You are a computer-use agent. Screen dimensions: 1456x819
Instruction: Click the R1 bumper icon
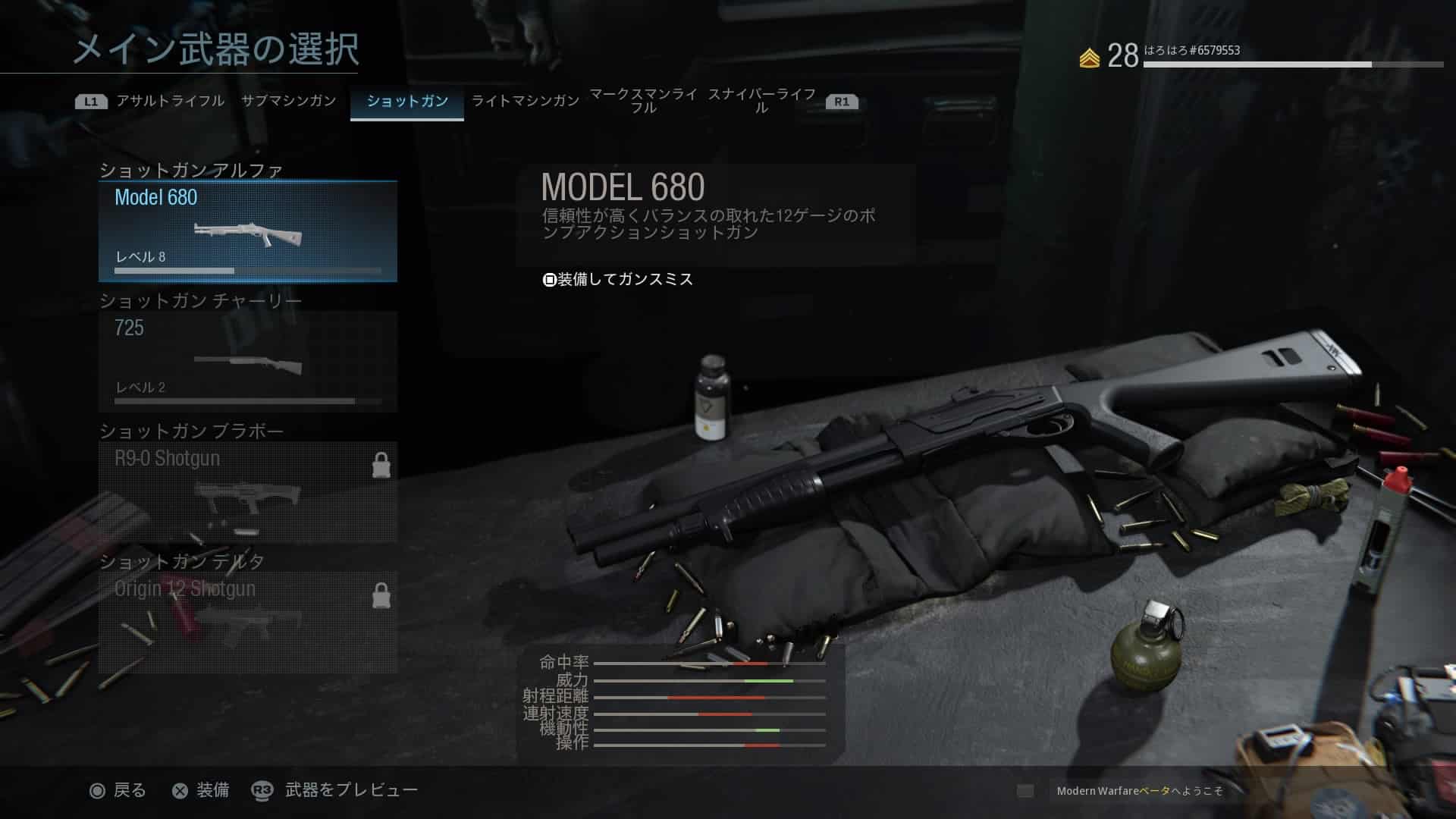point(842,99)
